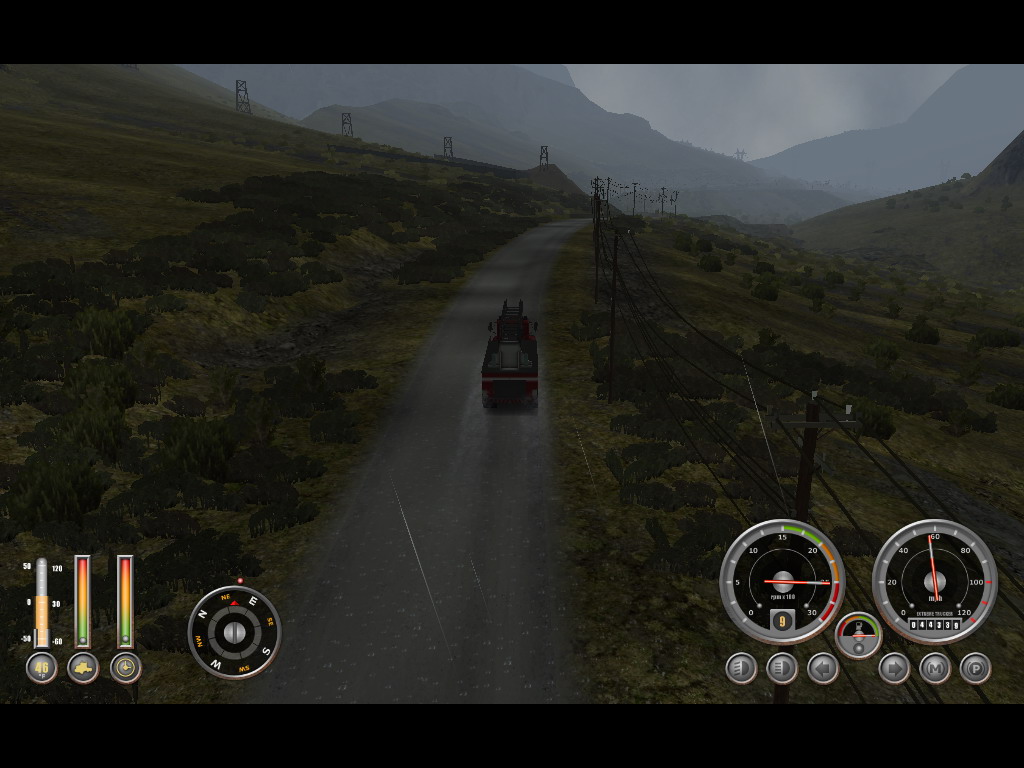Click the round M button
This screenshot has width=1024, height=768.
coord(935,668)
